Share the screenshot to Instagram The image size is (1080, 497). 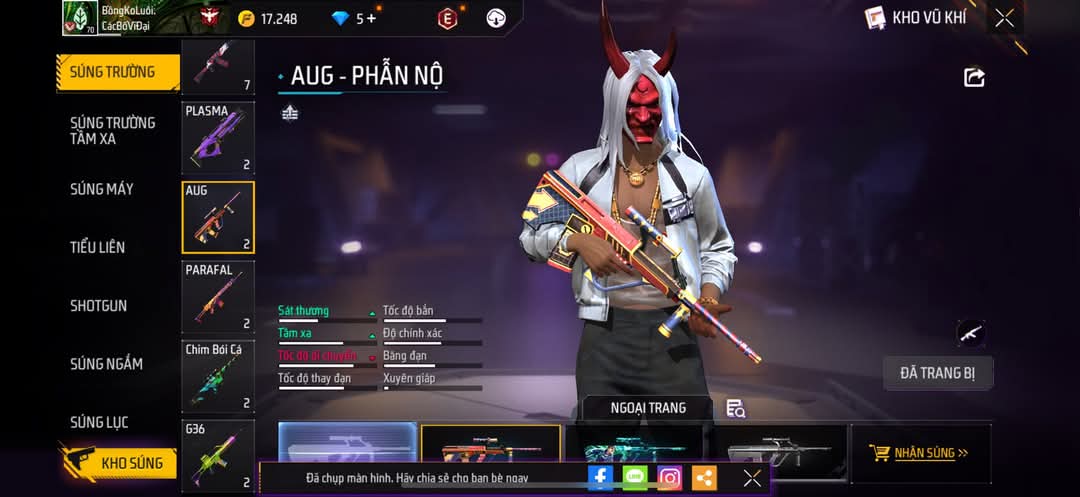670,478
